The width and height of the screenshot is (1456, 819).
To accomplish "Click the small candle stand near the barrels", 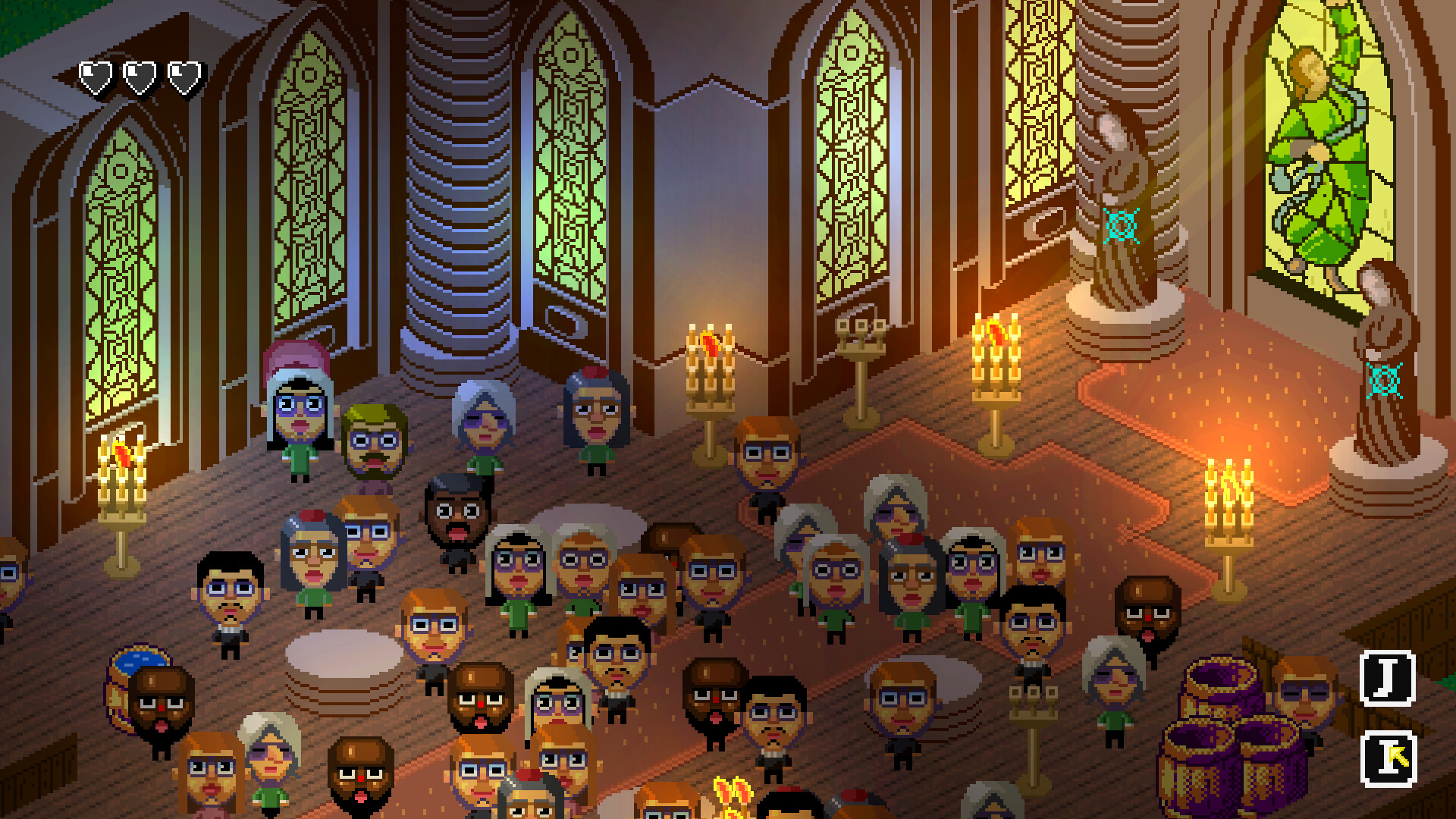I will (1034, 704).
